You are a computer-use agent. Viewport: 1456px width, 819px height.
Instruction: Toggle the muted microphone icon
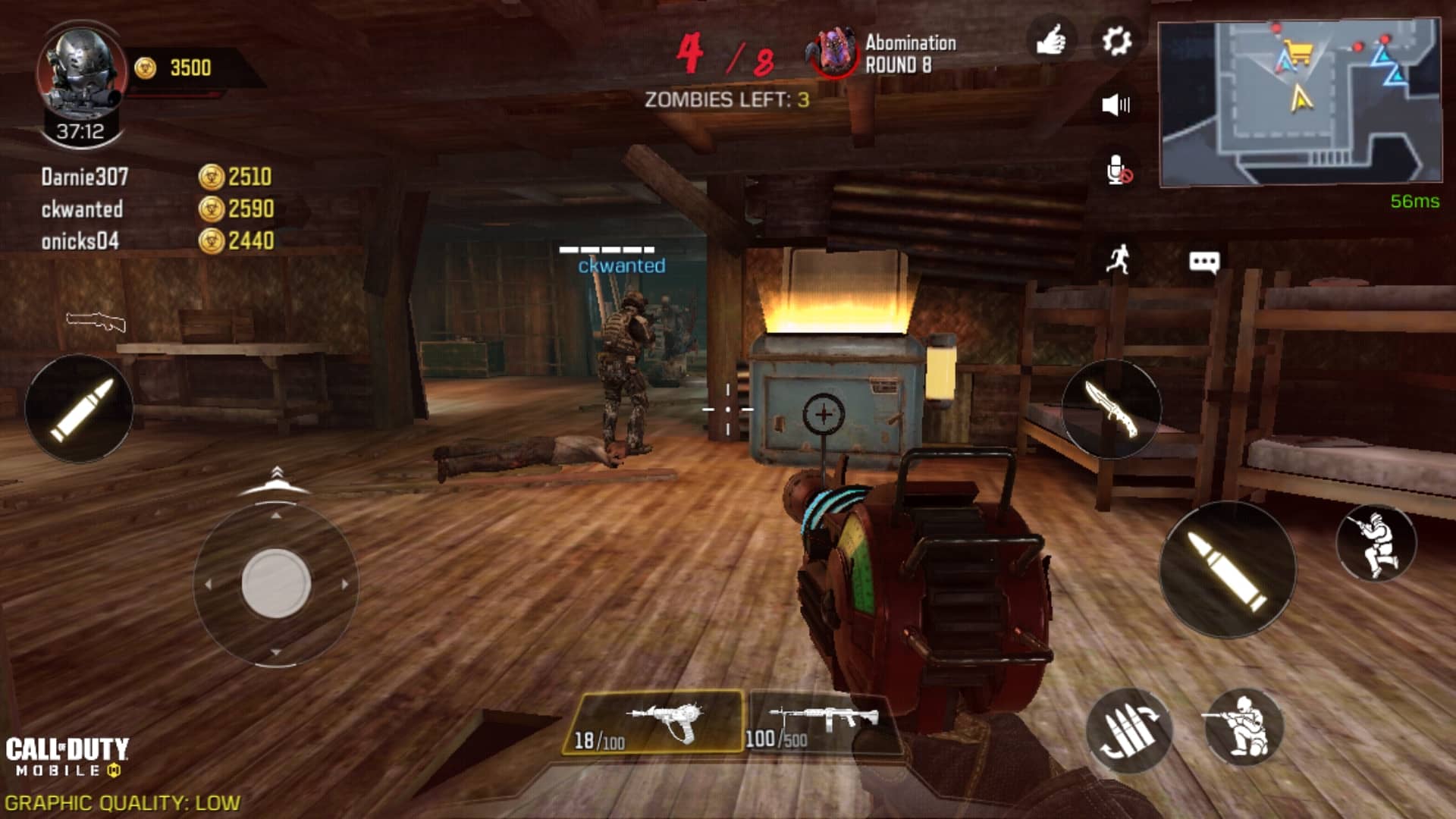[x=1118, y=171]
